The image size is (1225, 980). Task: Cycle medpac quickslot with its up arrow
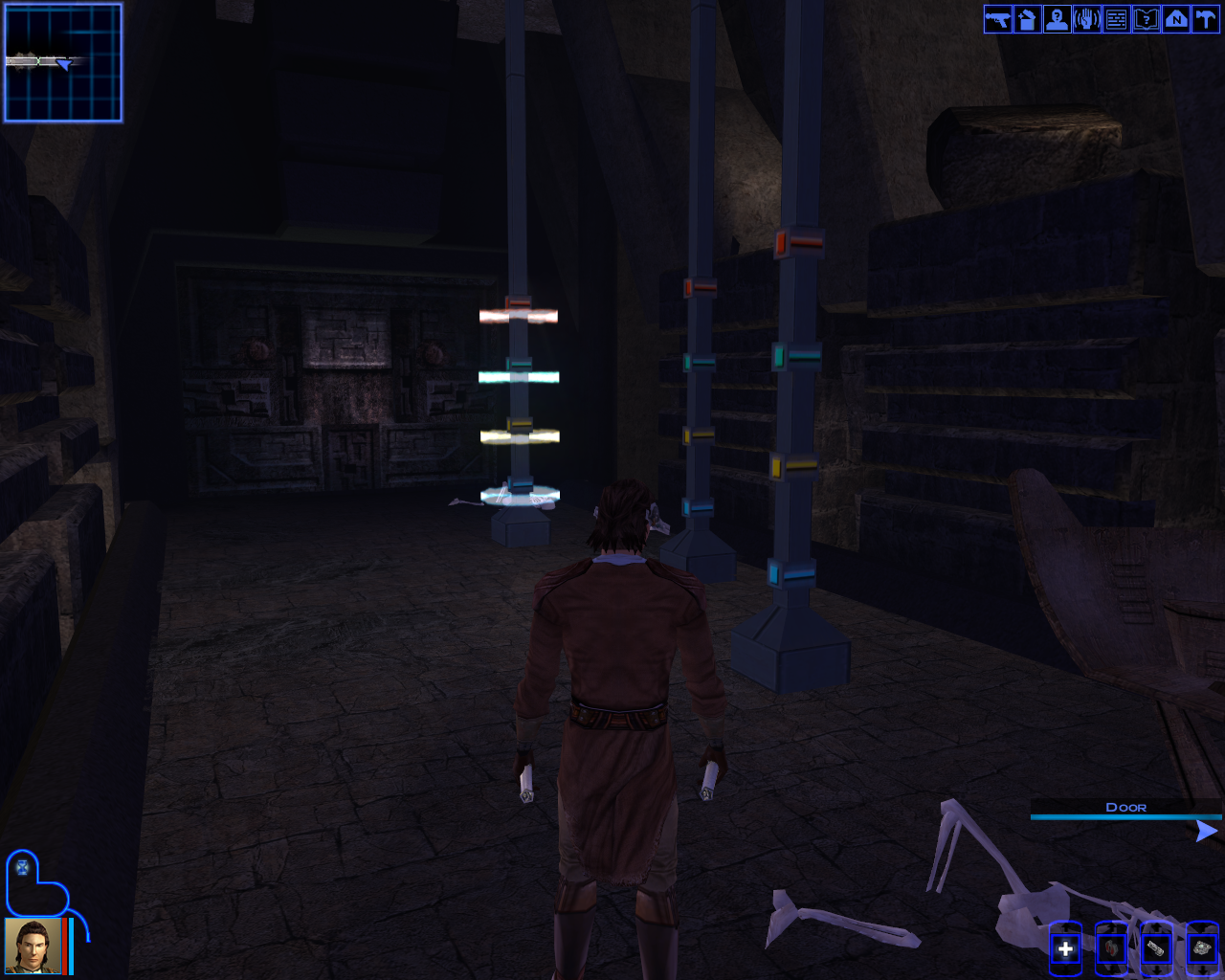(x=1065, y=925)
